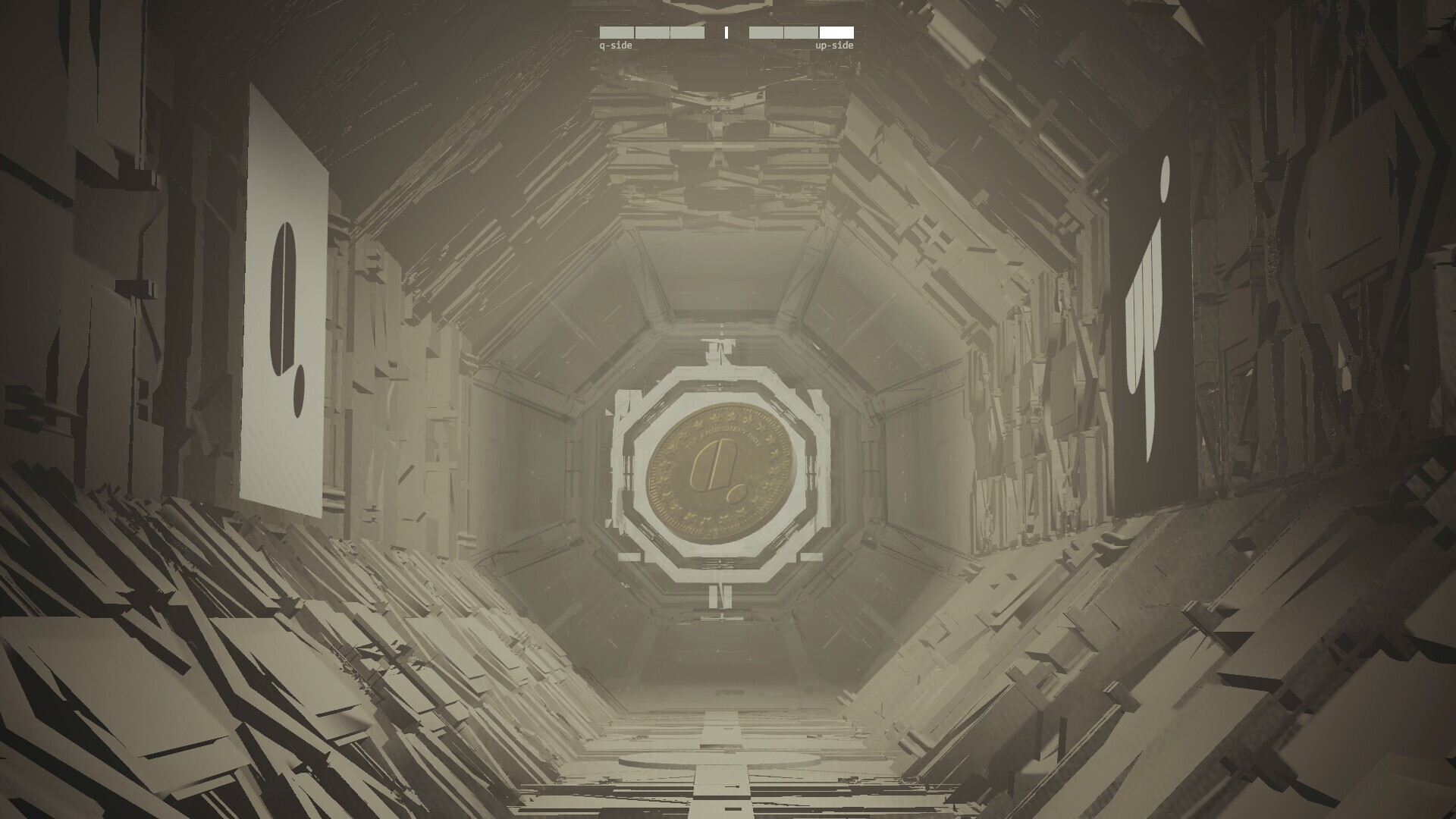The image size is (1456, 819).
Task: Expand the center divider marker between the two meters
Action: pyautogui.click(x=726, y=33)
